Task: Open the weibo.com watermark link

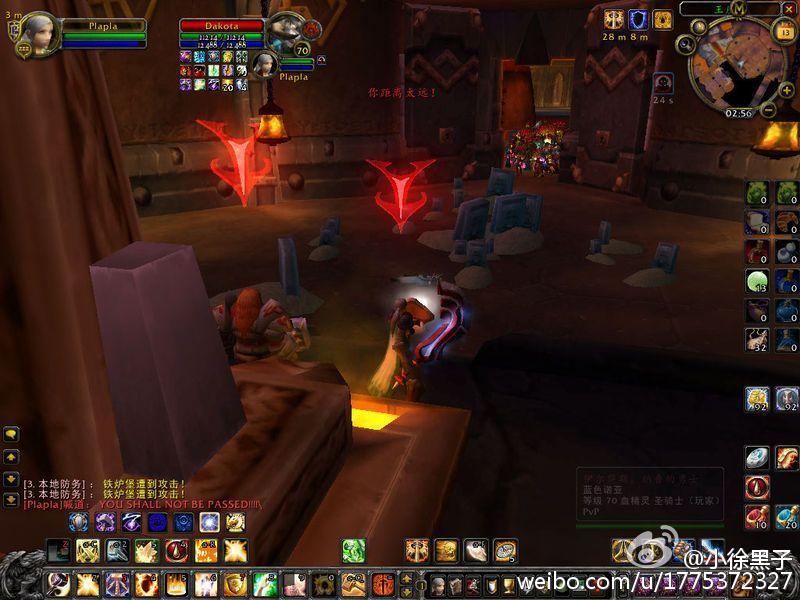Action: coord(655,581)
